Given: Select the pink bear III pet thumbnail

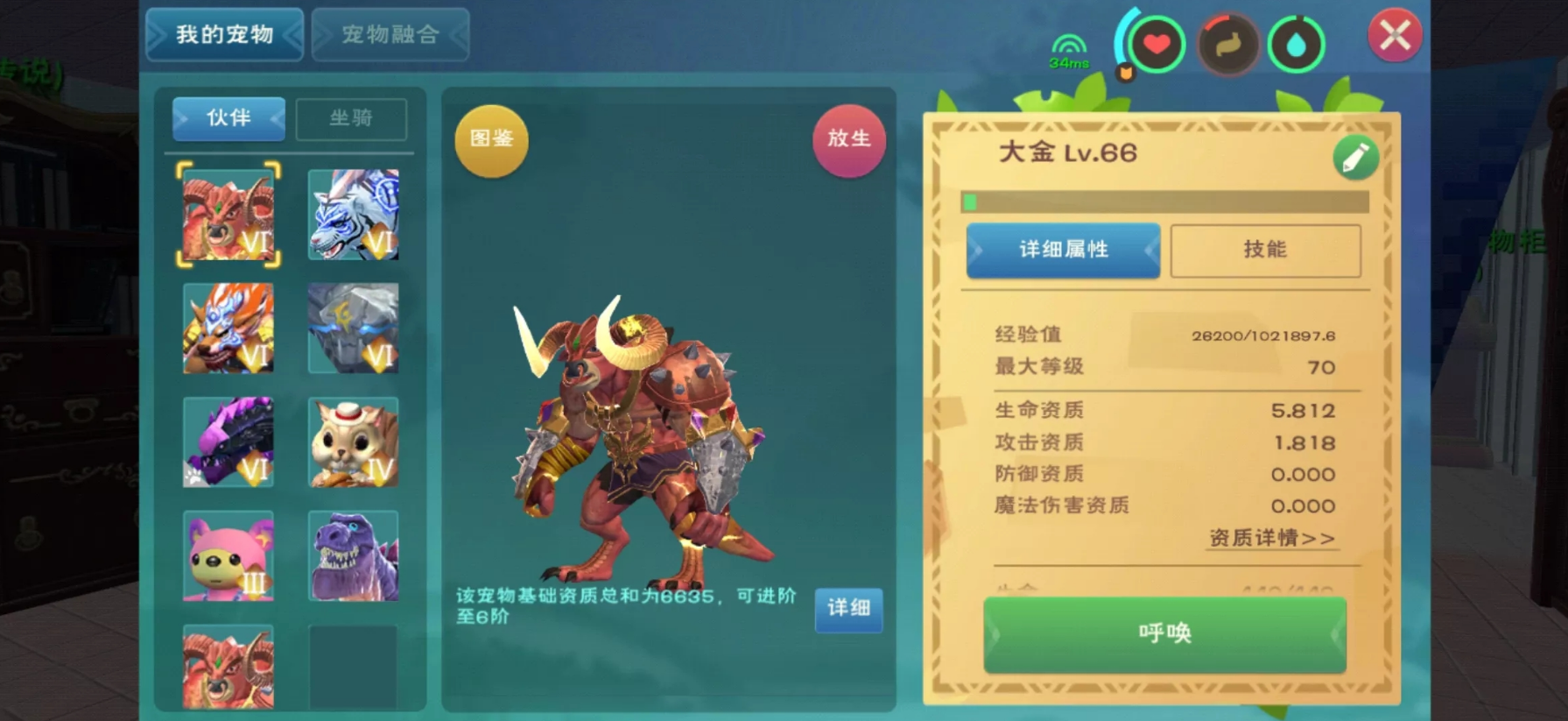Looking at the screenshot, I should click(228, 557).
